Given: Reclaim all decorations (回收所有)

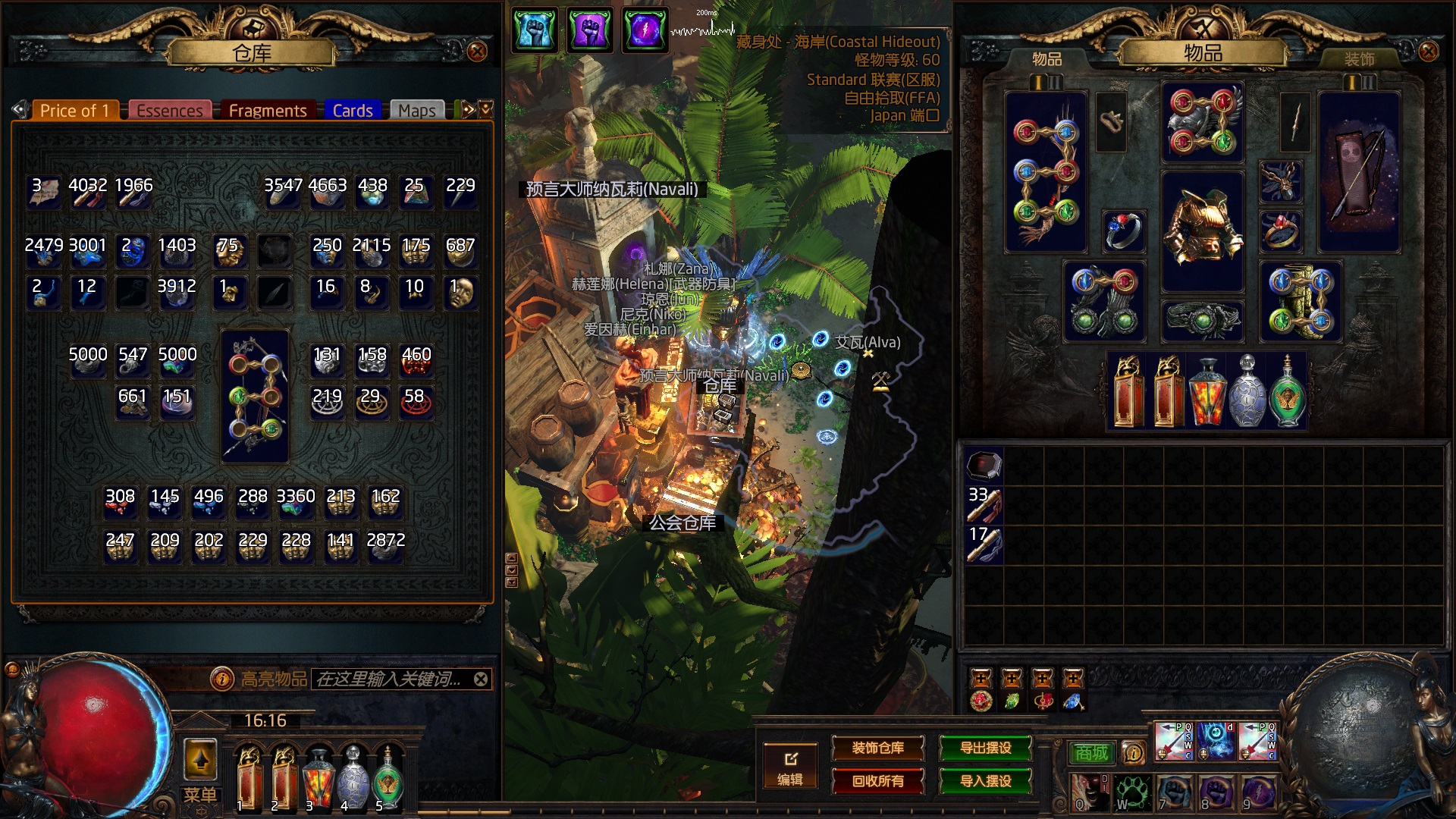Looking at the screenshot, I should (x=877, y=781).
